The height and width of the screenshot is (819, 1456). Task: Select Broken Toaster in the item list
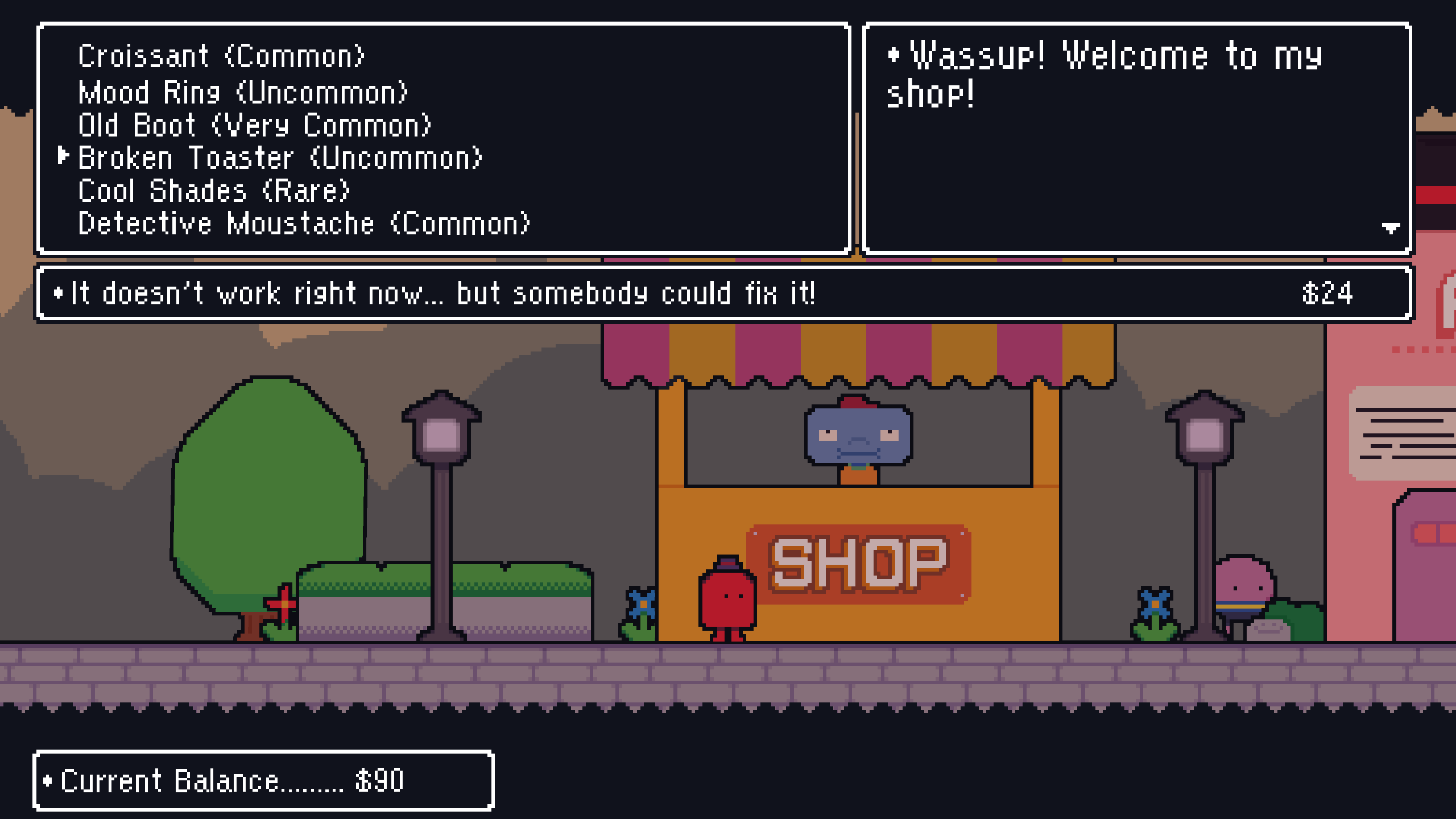coord(279,158)
